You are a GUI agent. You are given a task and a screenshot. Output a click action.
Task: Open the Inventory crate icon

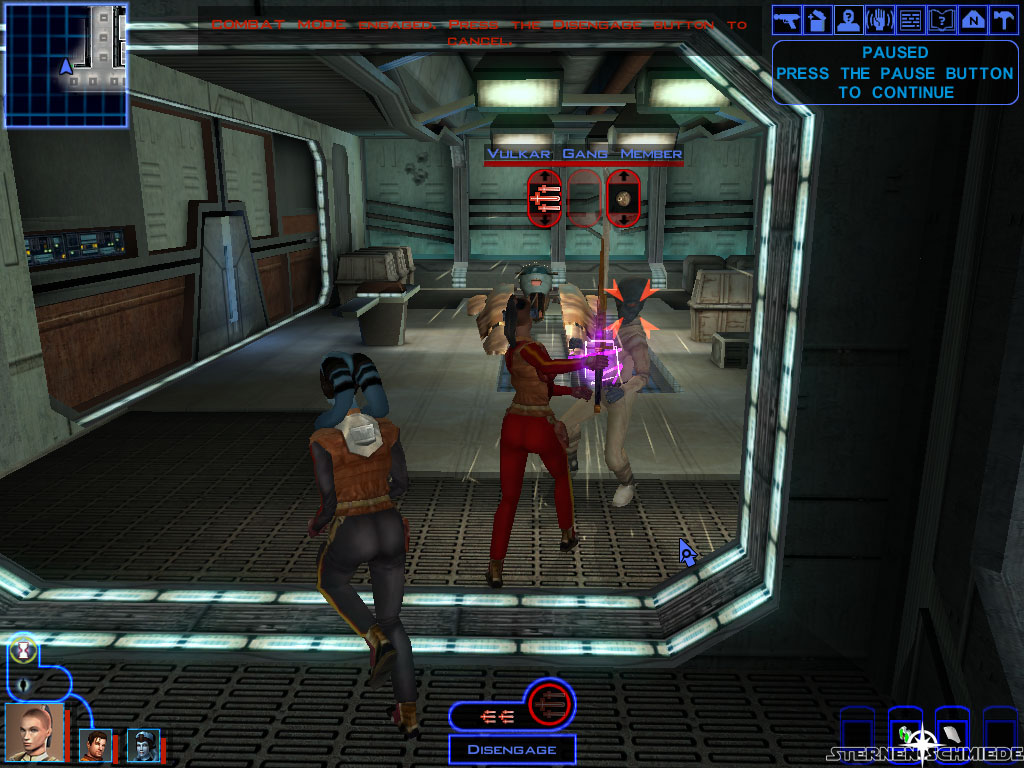[817, 18]
